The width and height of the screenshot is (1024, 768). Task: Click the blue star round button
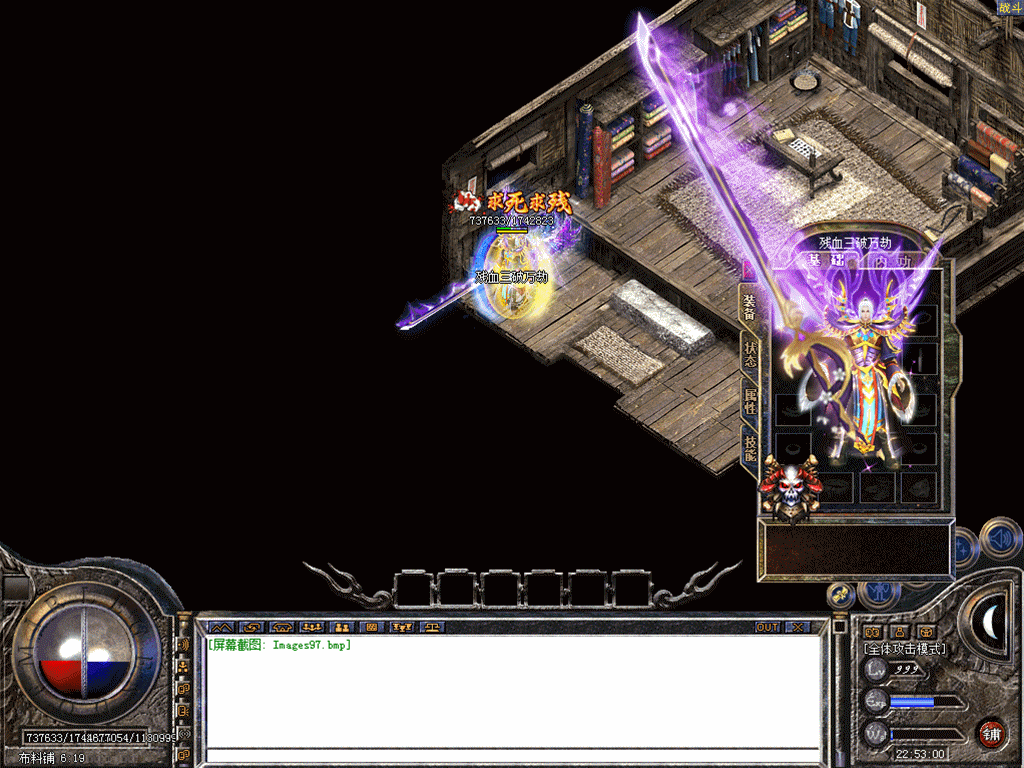[x=963, y=548]
